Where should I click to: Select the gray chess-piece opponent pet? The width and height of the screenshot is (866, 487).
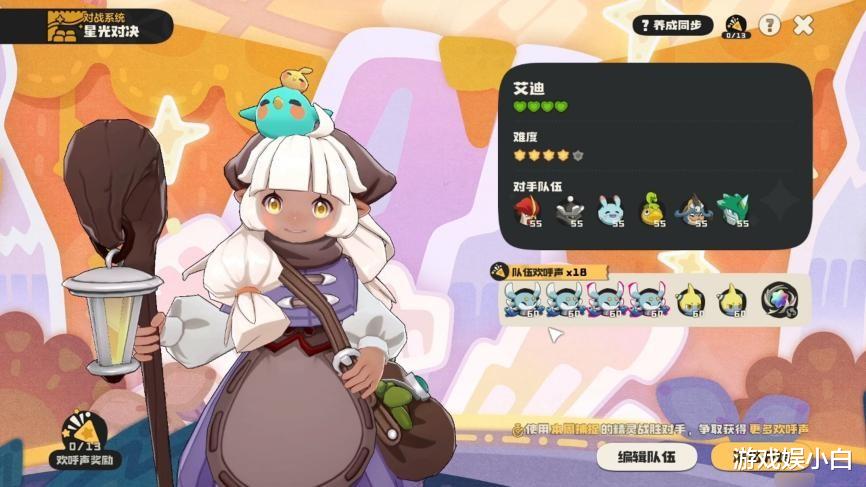571,211
